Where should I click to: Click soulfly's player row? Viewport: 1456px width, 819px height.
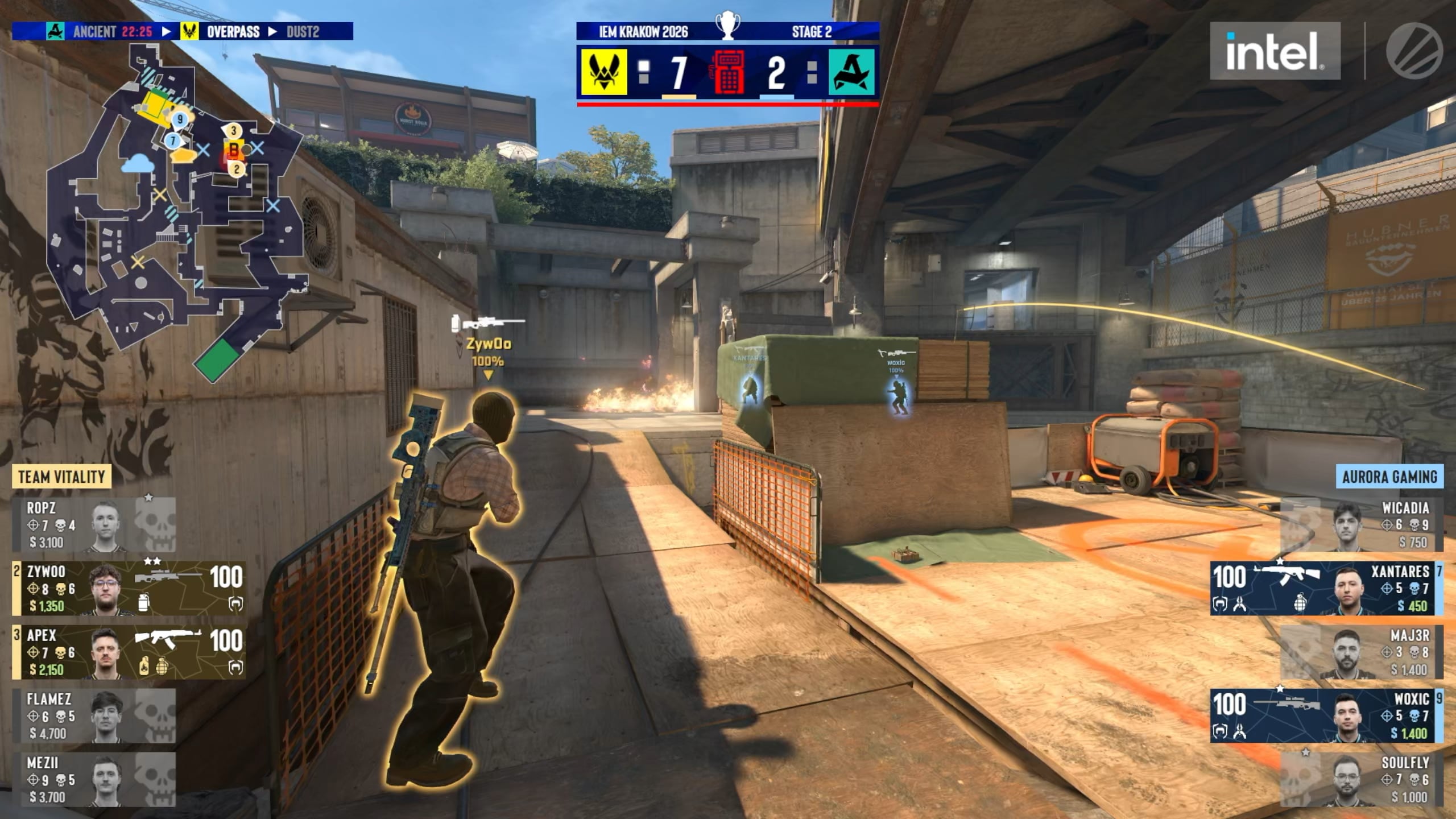click(1362, 779)
